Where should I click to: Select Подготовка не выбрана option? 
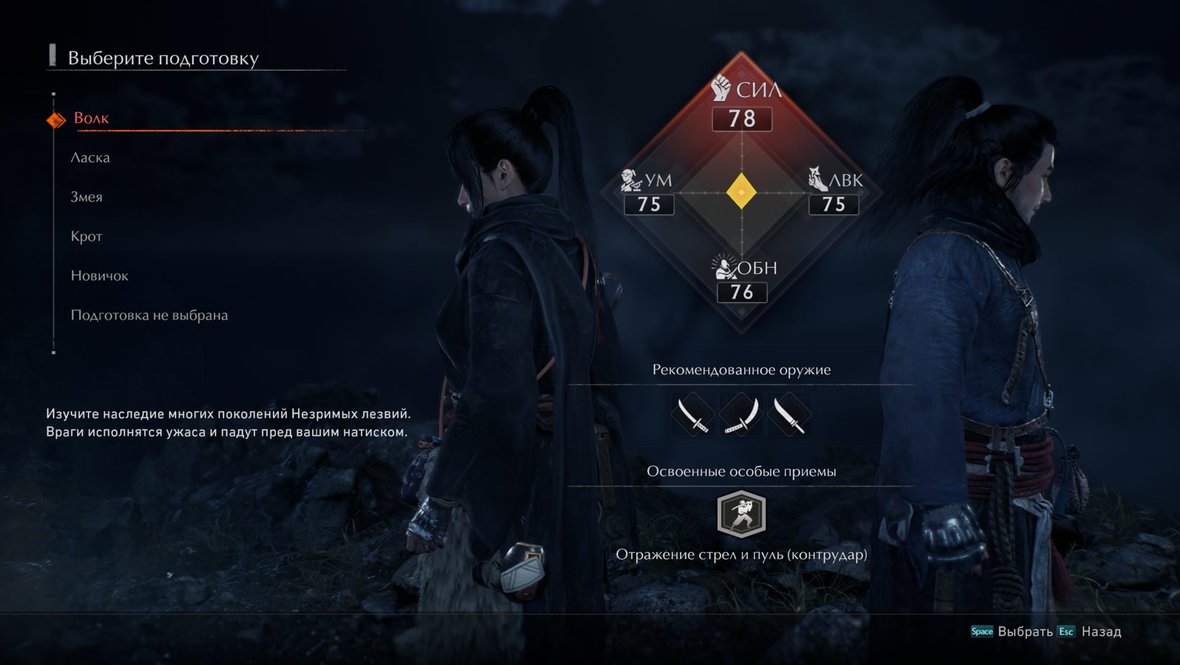tap(149, 315)
